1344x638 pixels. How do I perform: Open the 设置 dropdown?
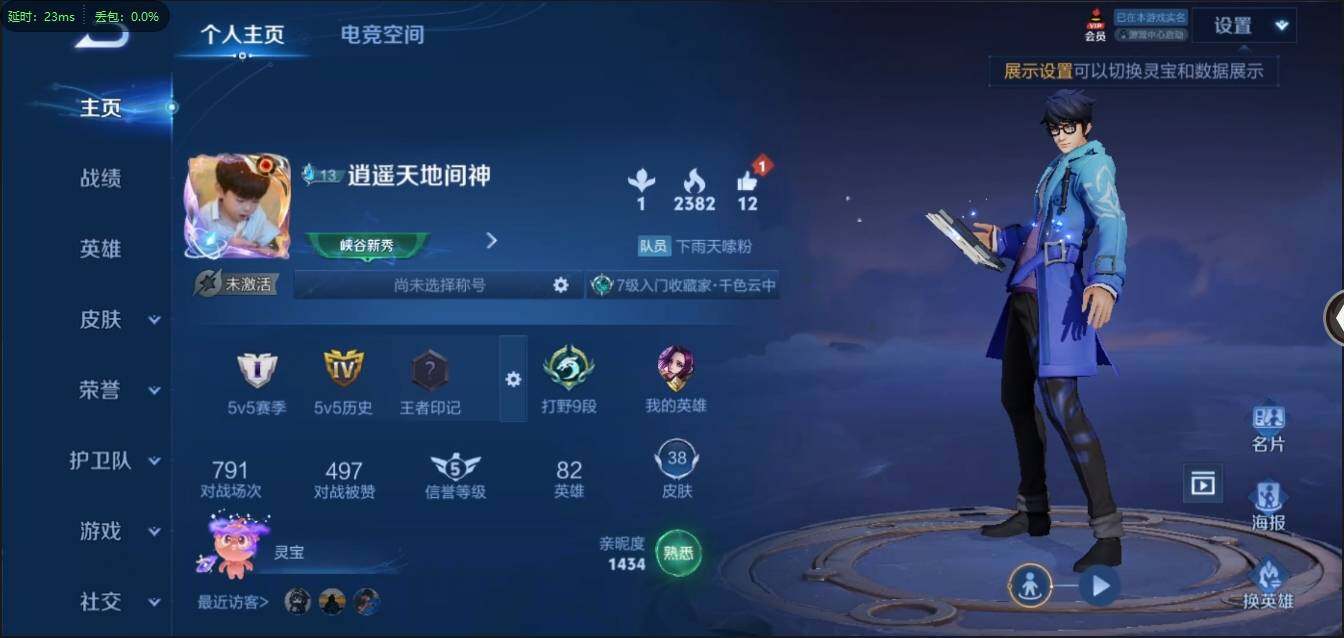coord(1244,26)
